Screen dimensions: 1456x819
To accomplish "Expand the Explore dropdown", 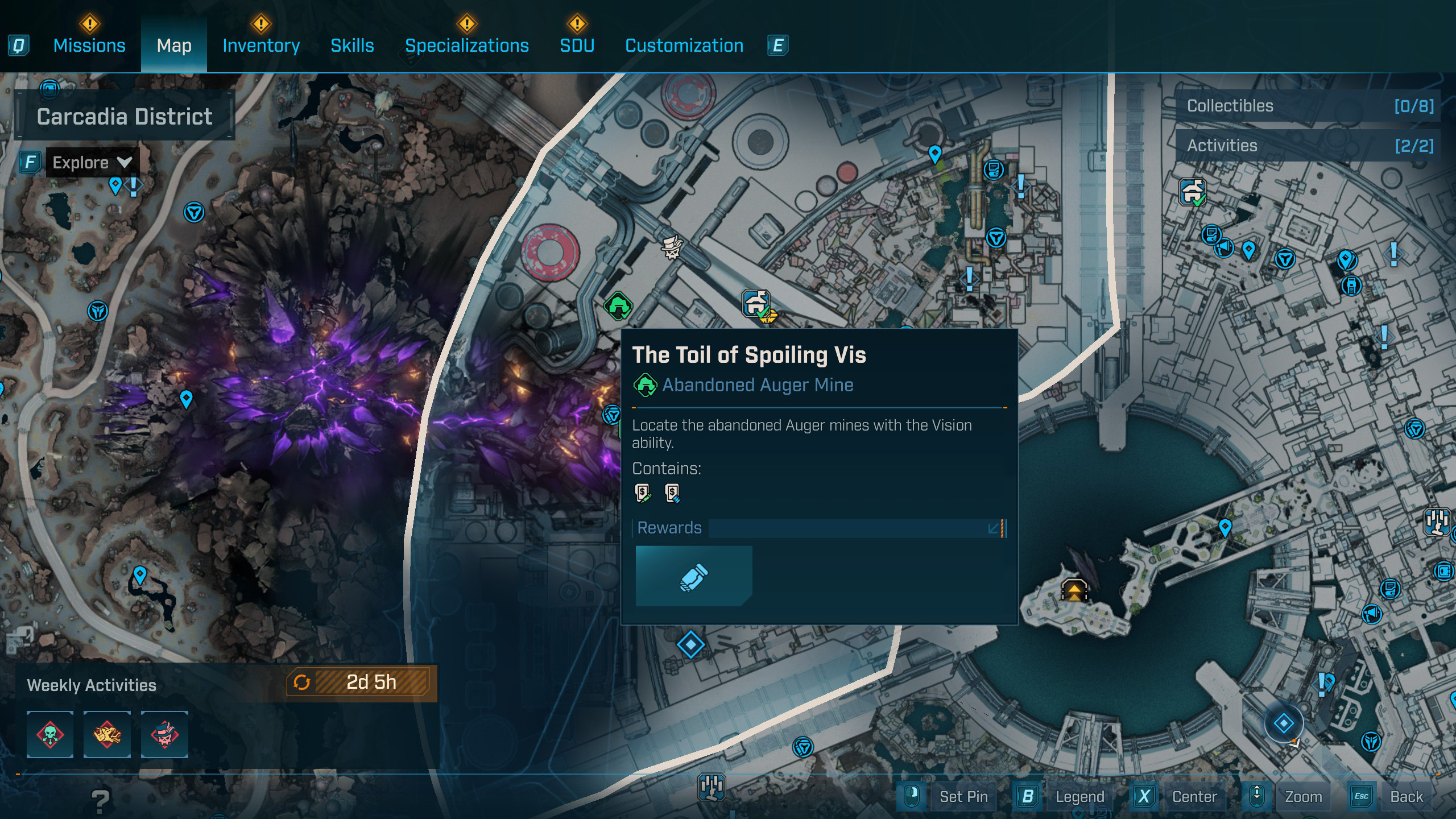I will (x=91, y=163).
